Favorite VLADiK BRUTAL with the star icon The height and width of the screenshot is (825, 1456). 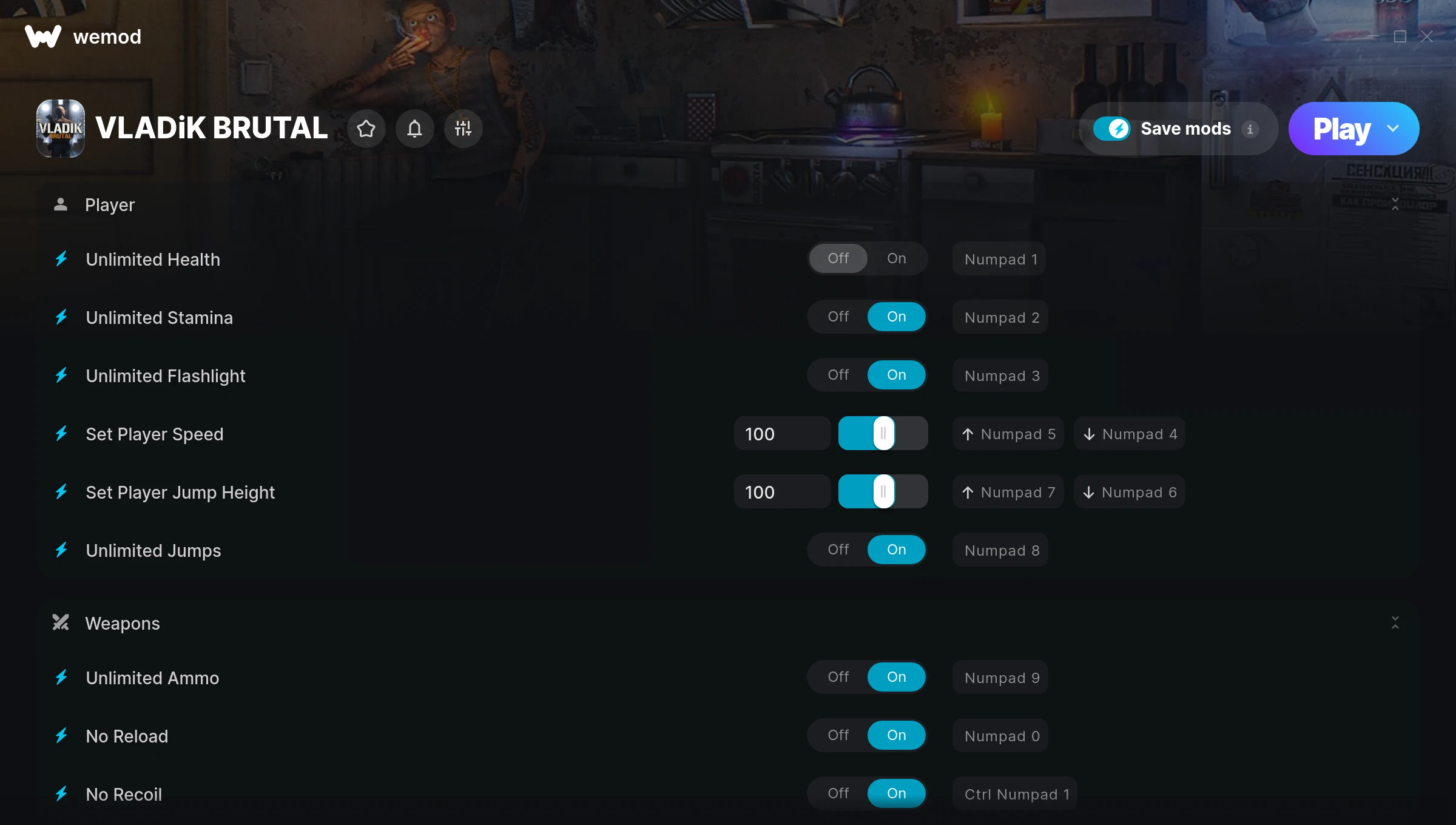click(366, 129)
